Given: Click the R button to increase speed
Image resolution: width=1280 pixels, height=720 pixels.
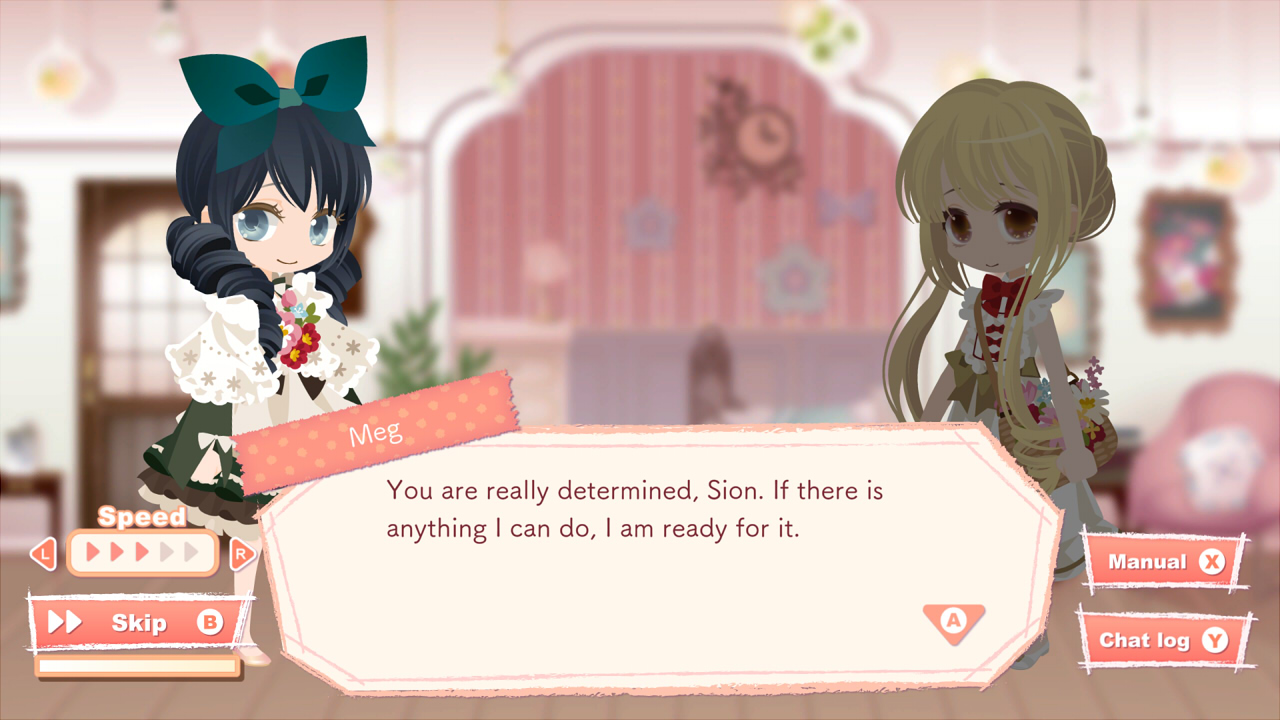Looking at the screenshot, I should click(x=243, y=553).
